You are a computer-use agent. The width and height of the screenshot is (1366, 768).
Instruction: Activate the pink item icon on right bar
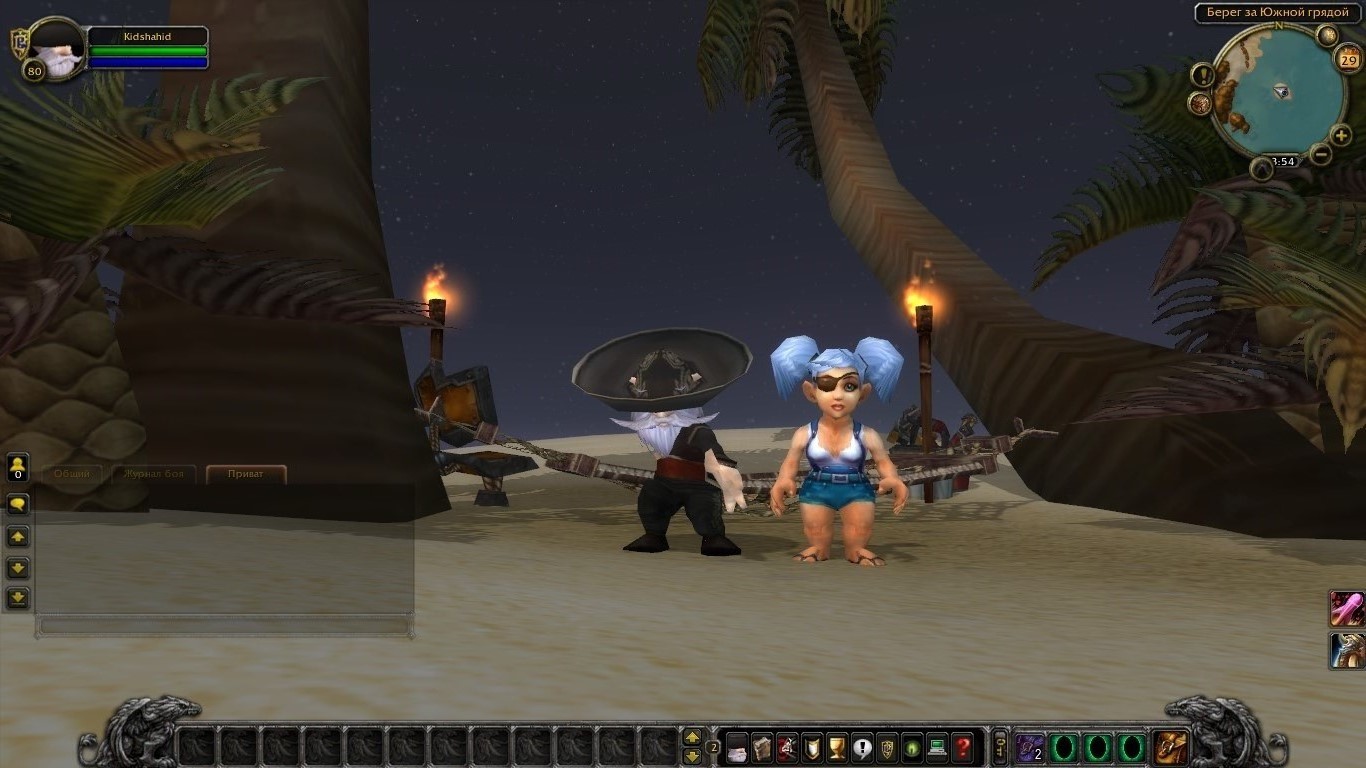click(1347, 608)
